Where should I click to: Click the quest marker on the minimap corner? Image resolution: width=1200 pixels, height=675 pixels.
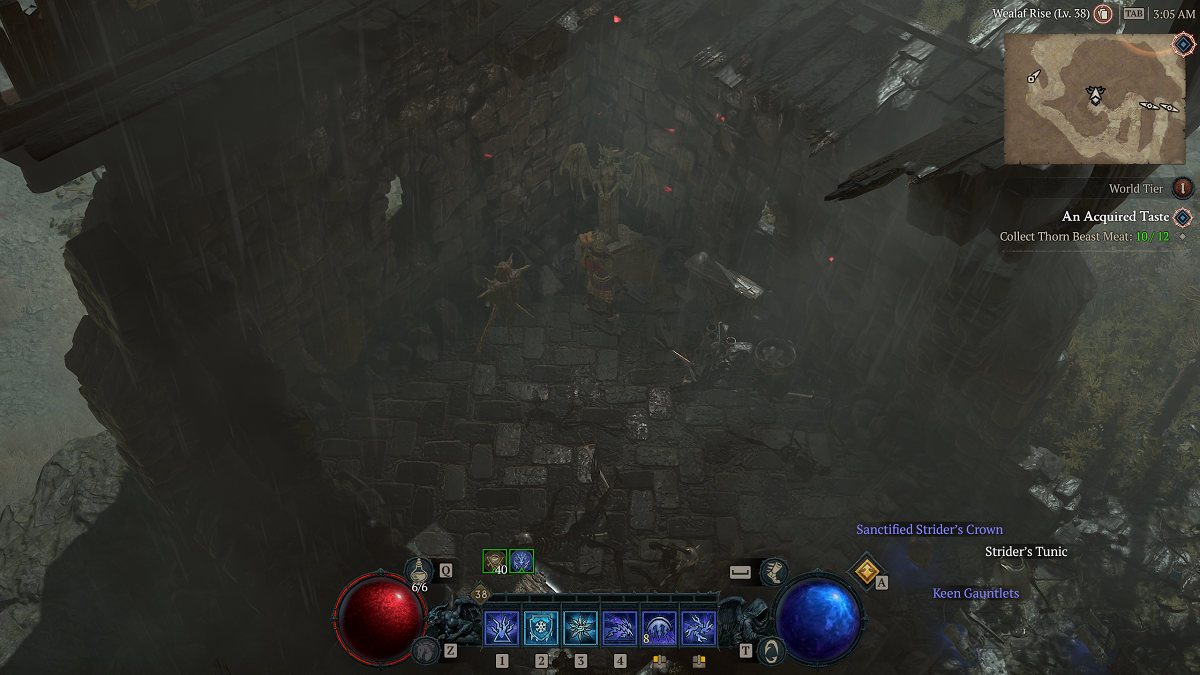(1182, 45)
